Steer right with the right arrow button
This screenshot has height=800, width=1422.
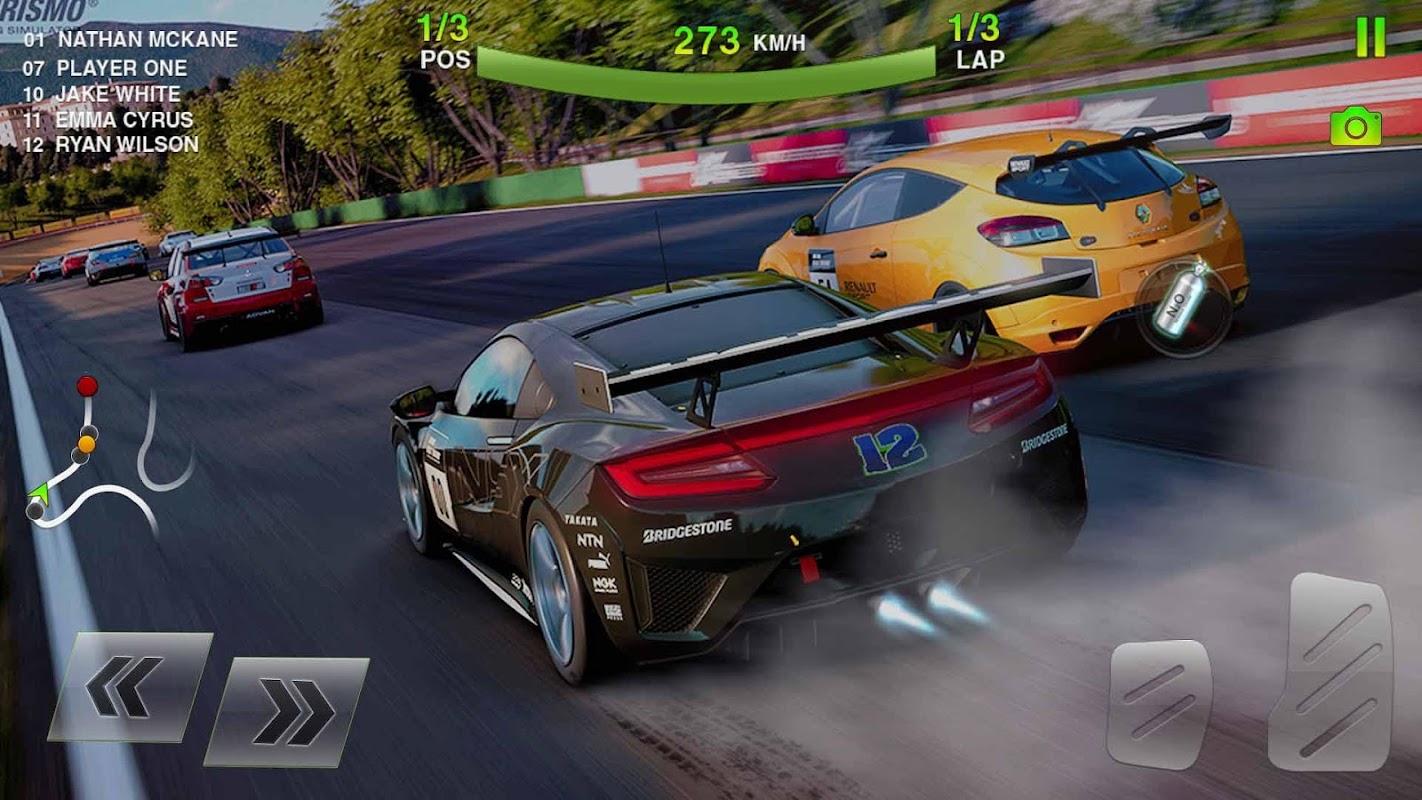click(287, 711)
